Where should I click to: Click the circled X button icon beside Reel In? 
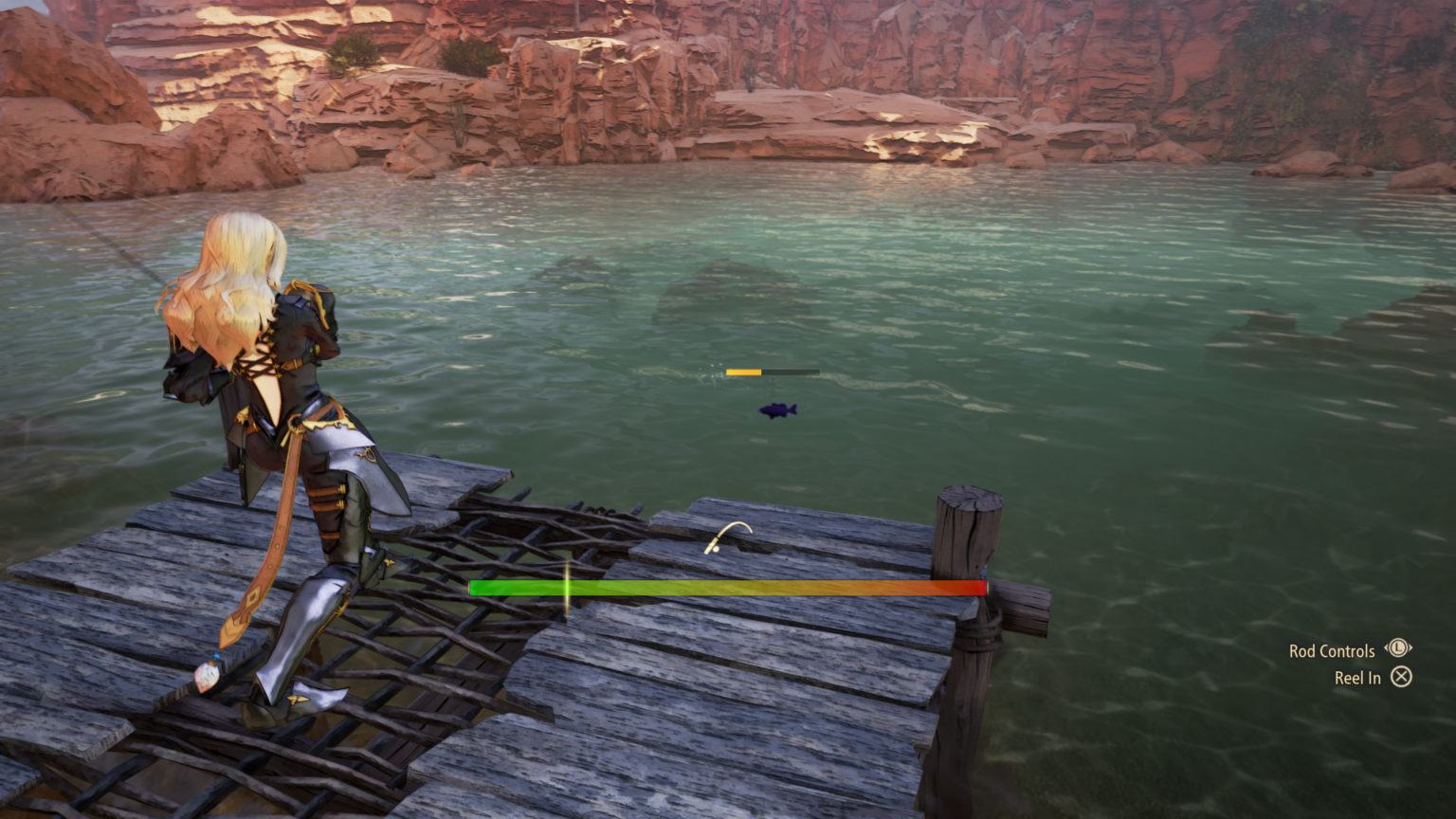coord(1402,678)
